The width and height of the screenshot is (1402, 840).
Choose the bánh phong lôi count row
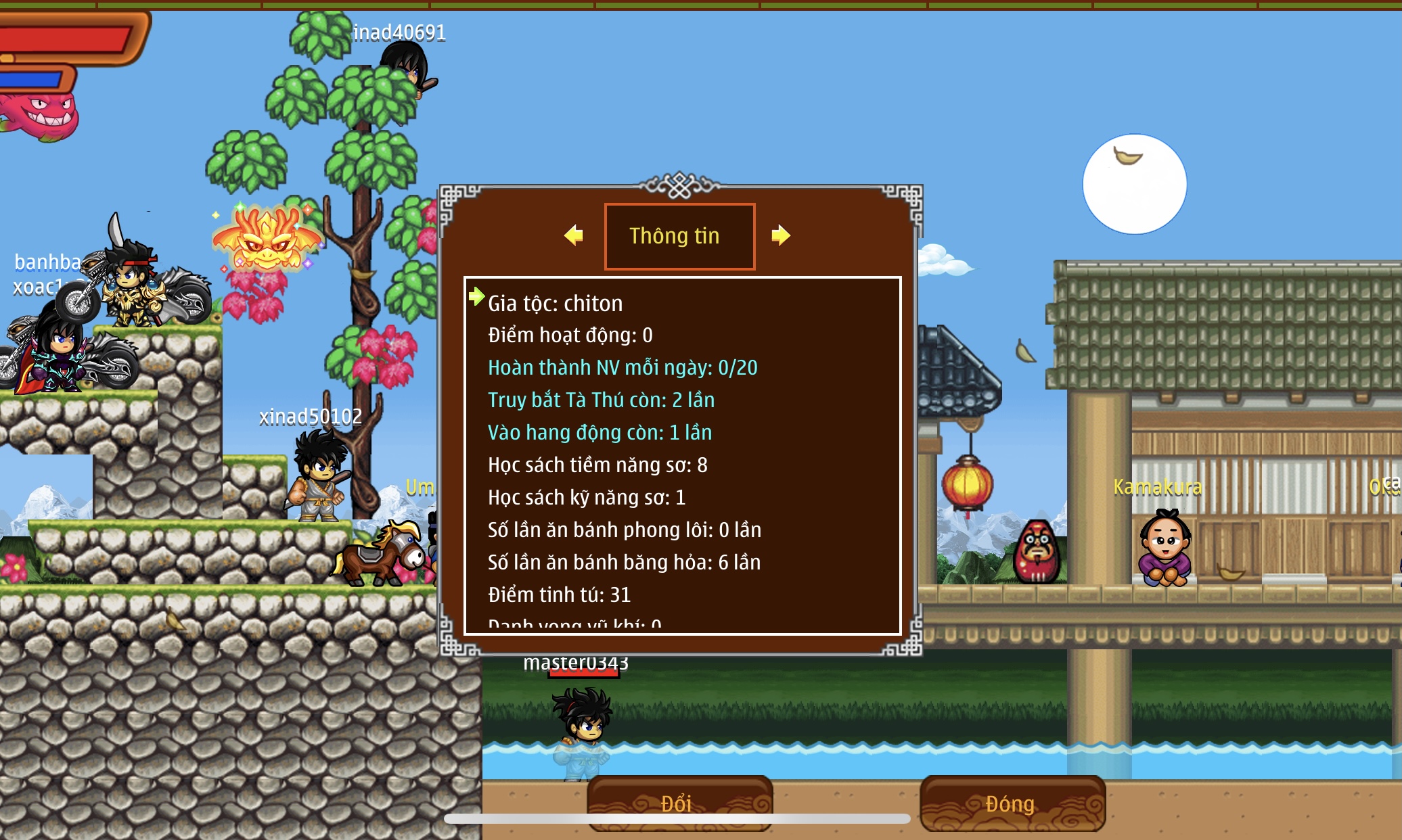click(625, 530)
